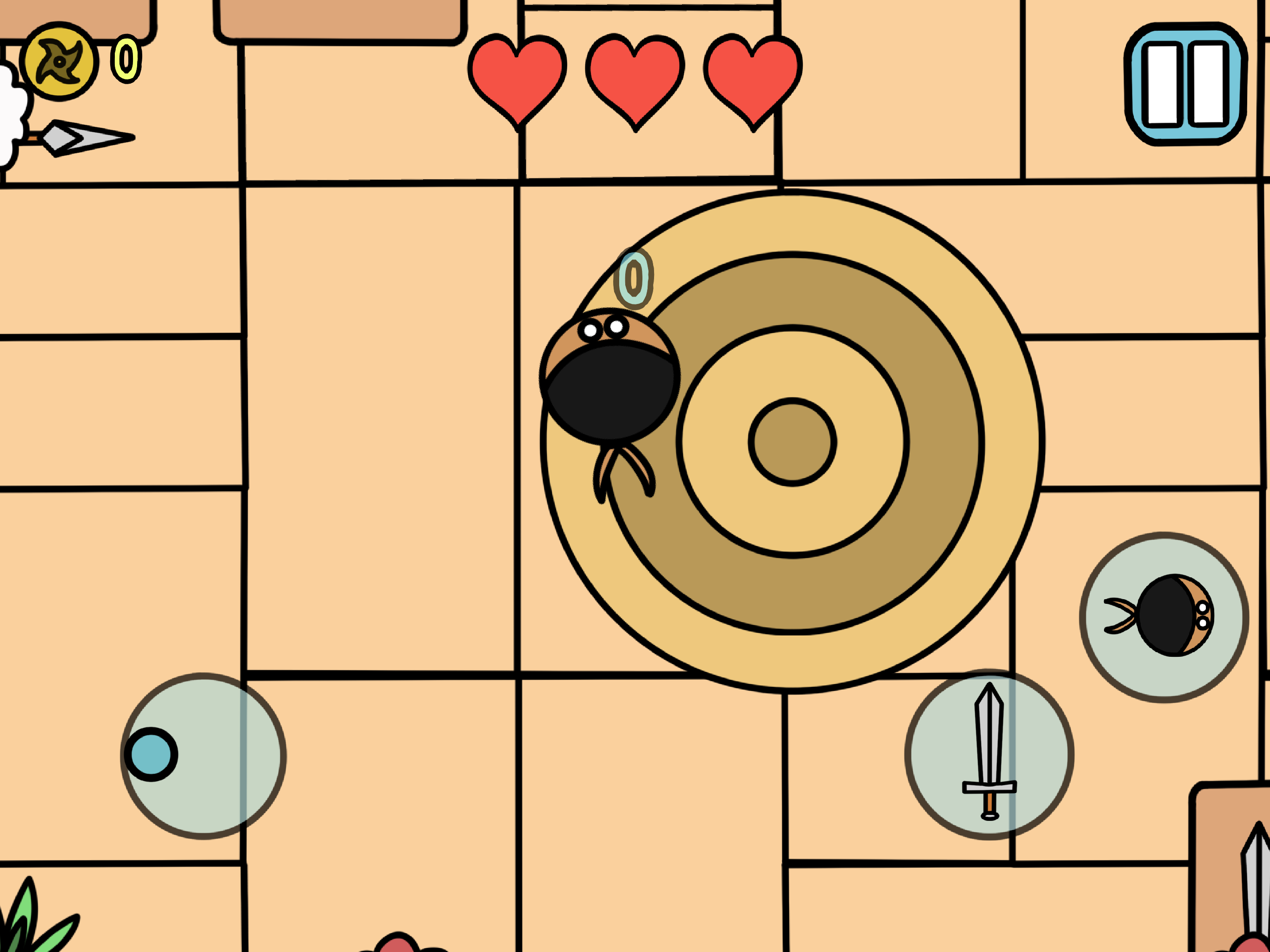Select the shuriken counter icon

pyautogui.click(x=60, y=60)
